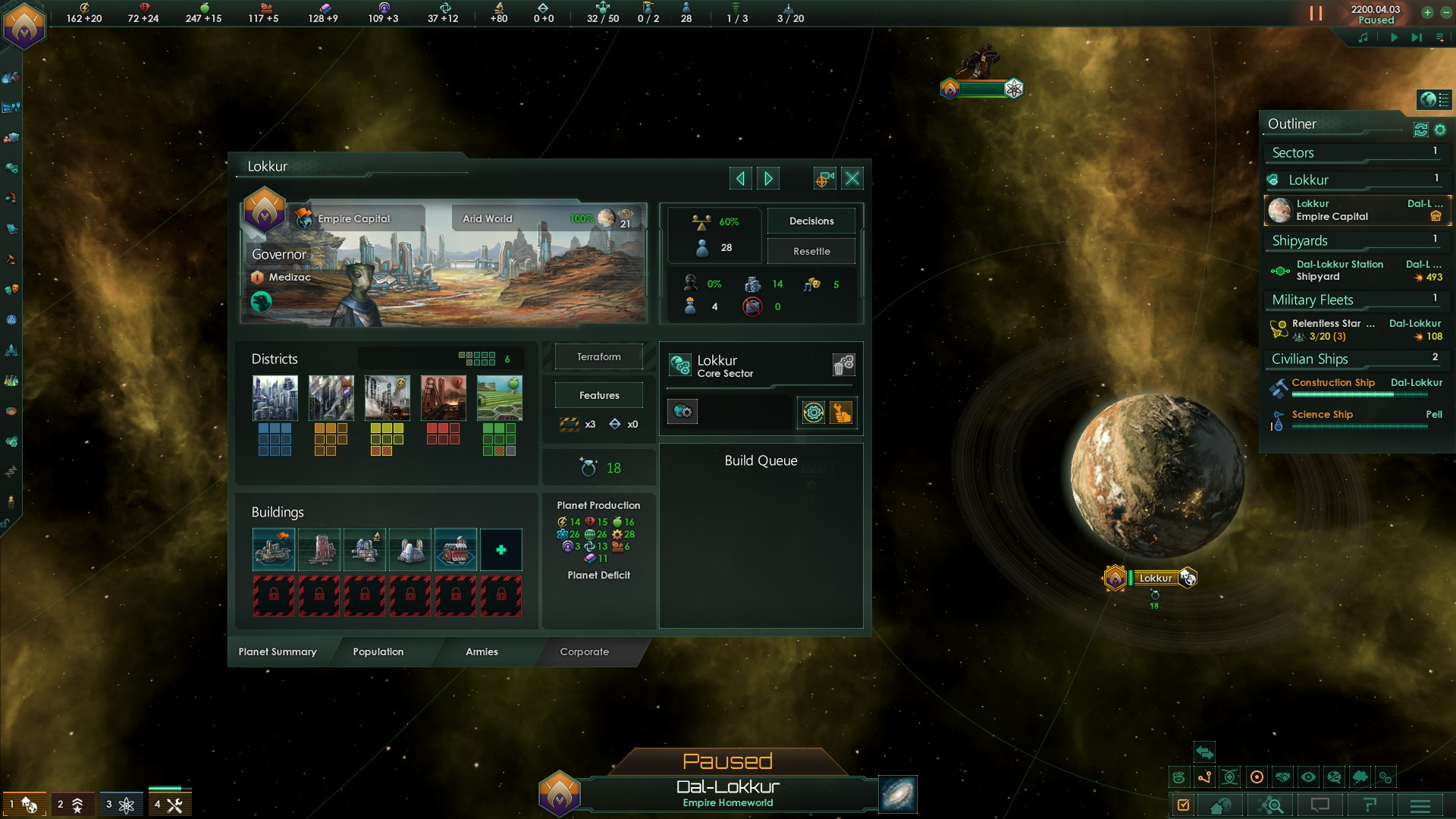Show planet Features
This screenshot has width=1456, height=819.
pyautogui.click(x=598, y=395)
